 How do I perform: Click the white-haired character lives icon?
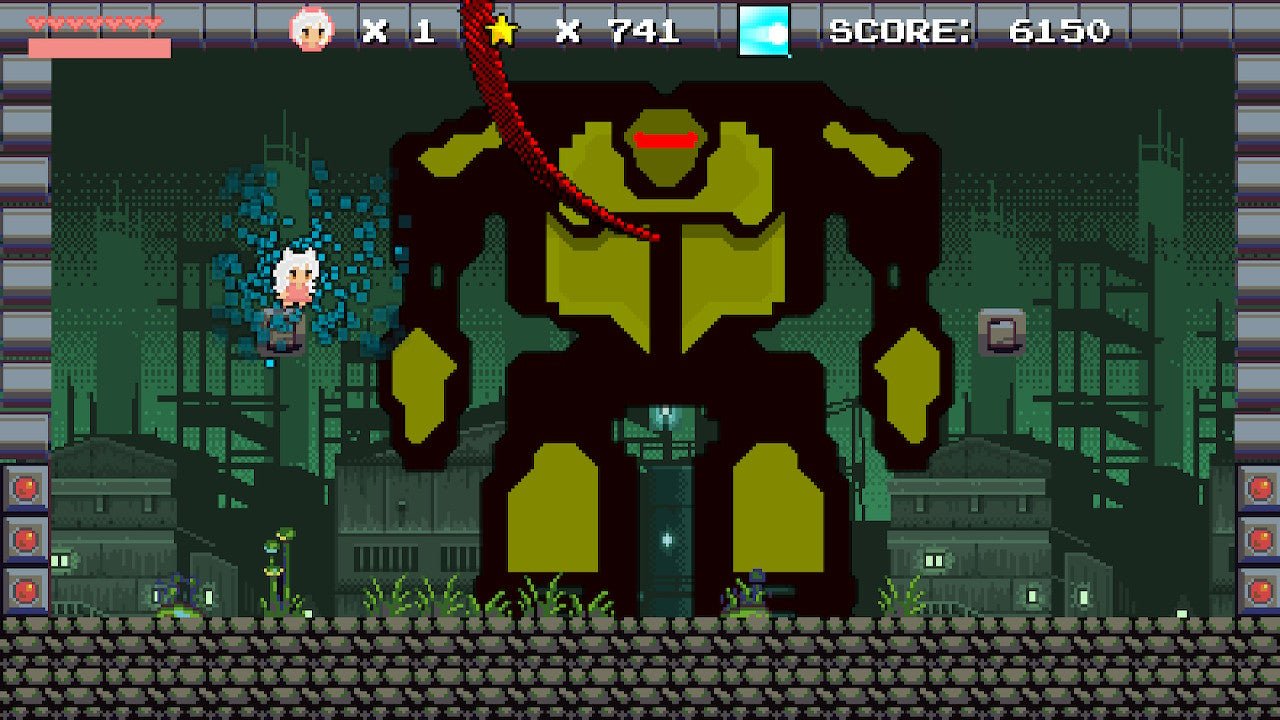tap(311, 29)
